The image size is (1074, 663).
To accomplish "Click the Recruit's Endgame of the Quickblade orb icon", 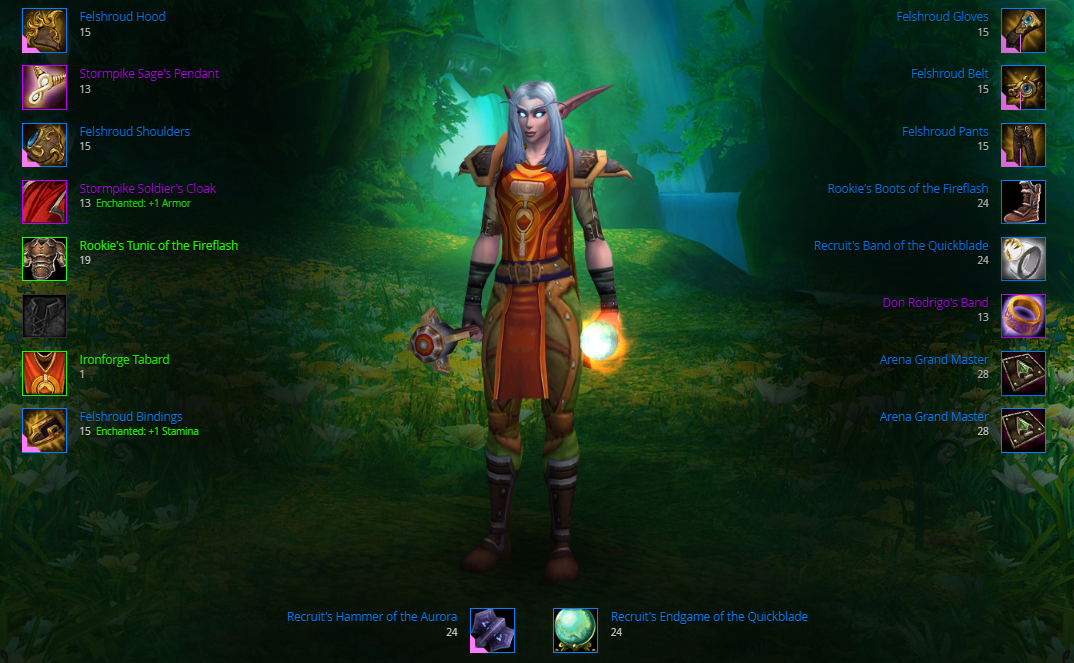I will 575,630.
